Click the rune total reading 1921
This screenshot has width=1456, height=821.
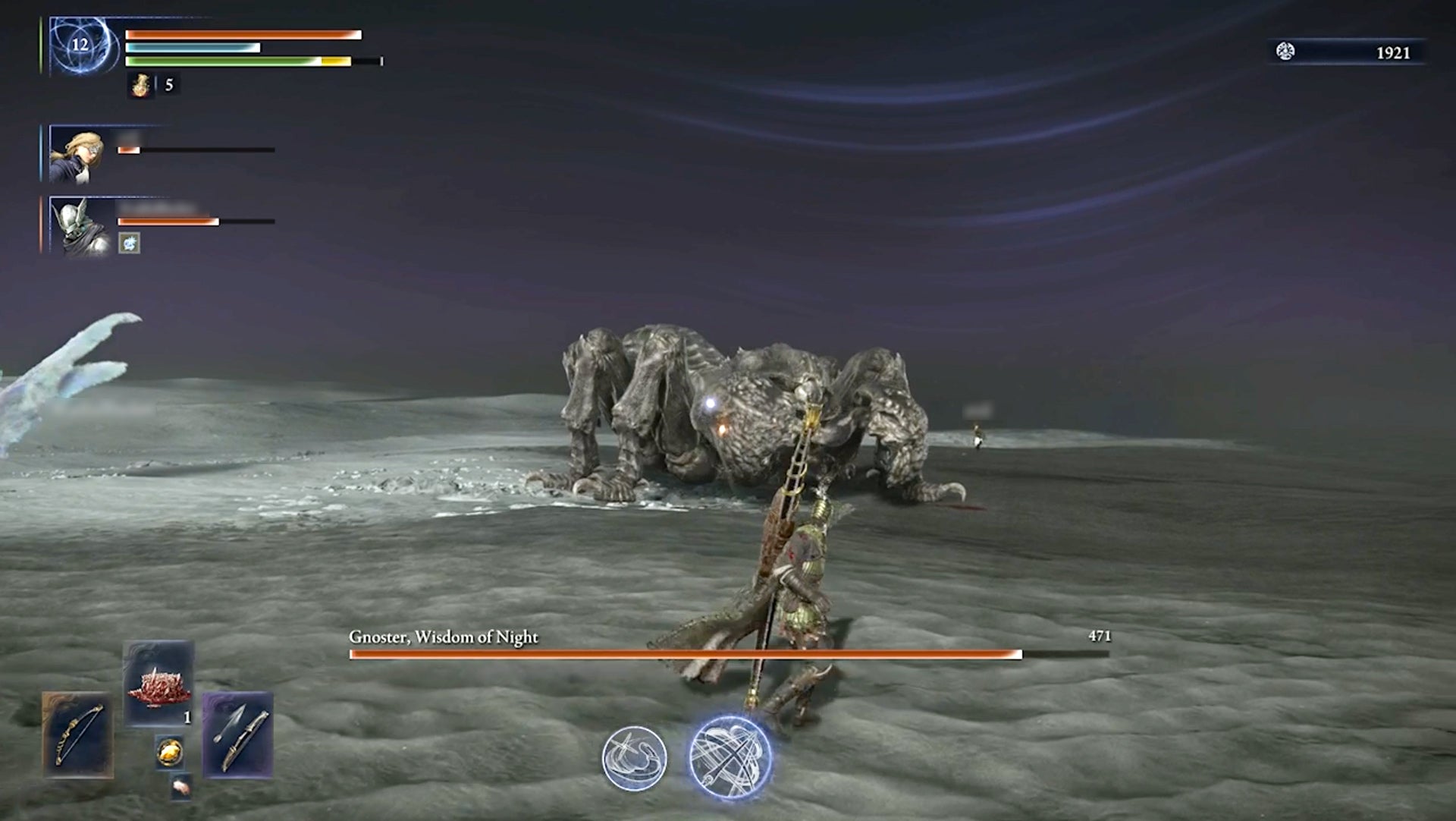1392,53
